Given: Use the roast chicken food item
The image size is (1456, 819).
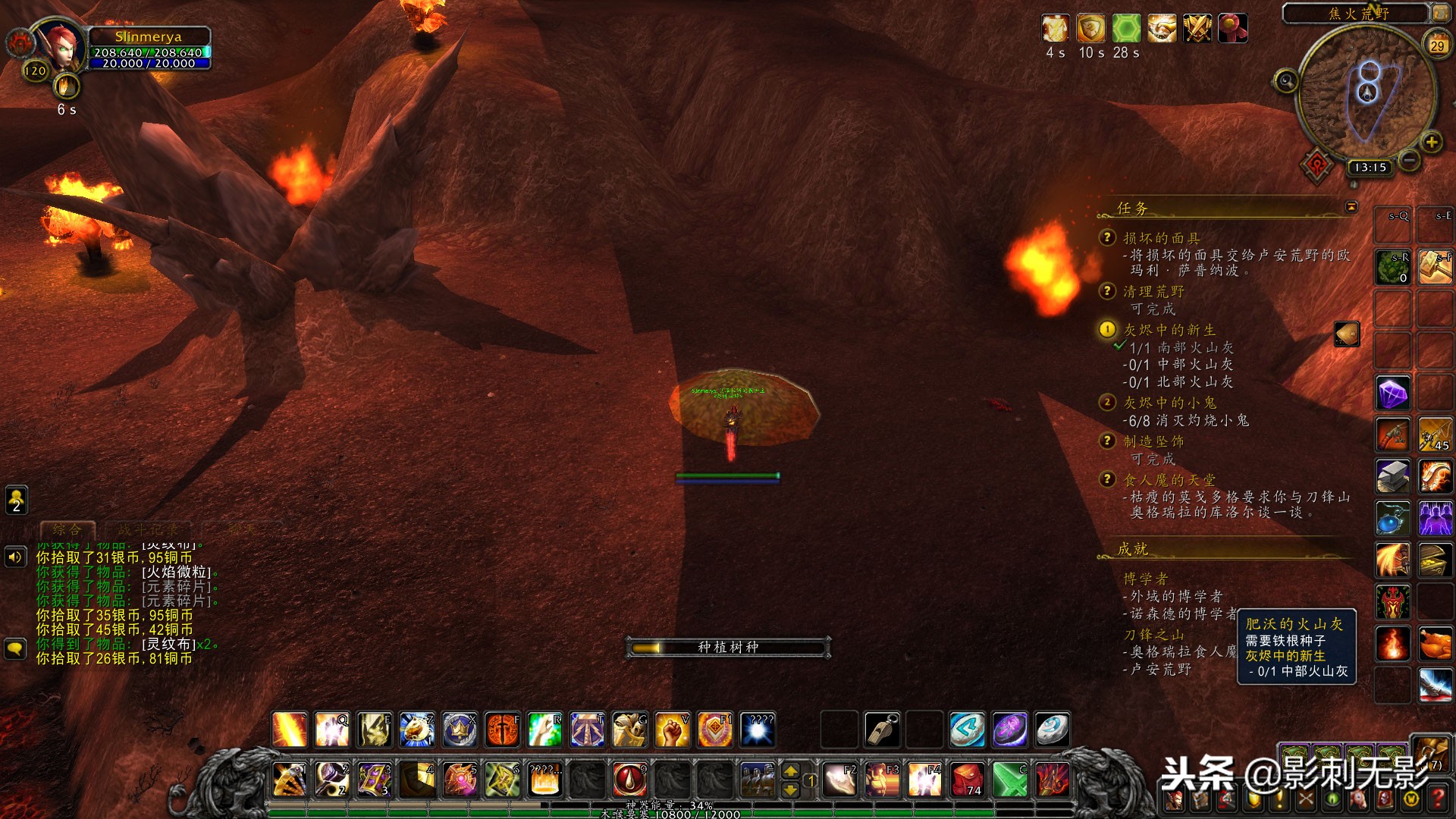Looking at the screenshot, I should [x=1435, y=644].
